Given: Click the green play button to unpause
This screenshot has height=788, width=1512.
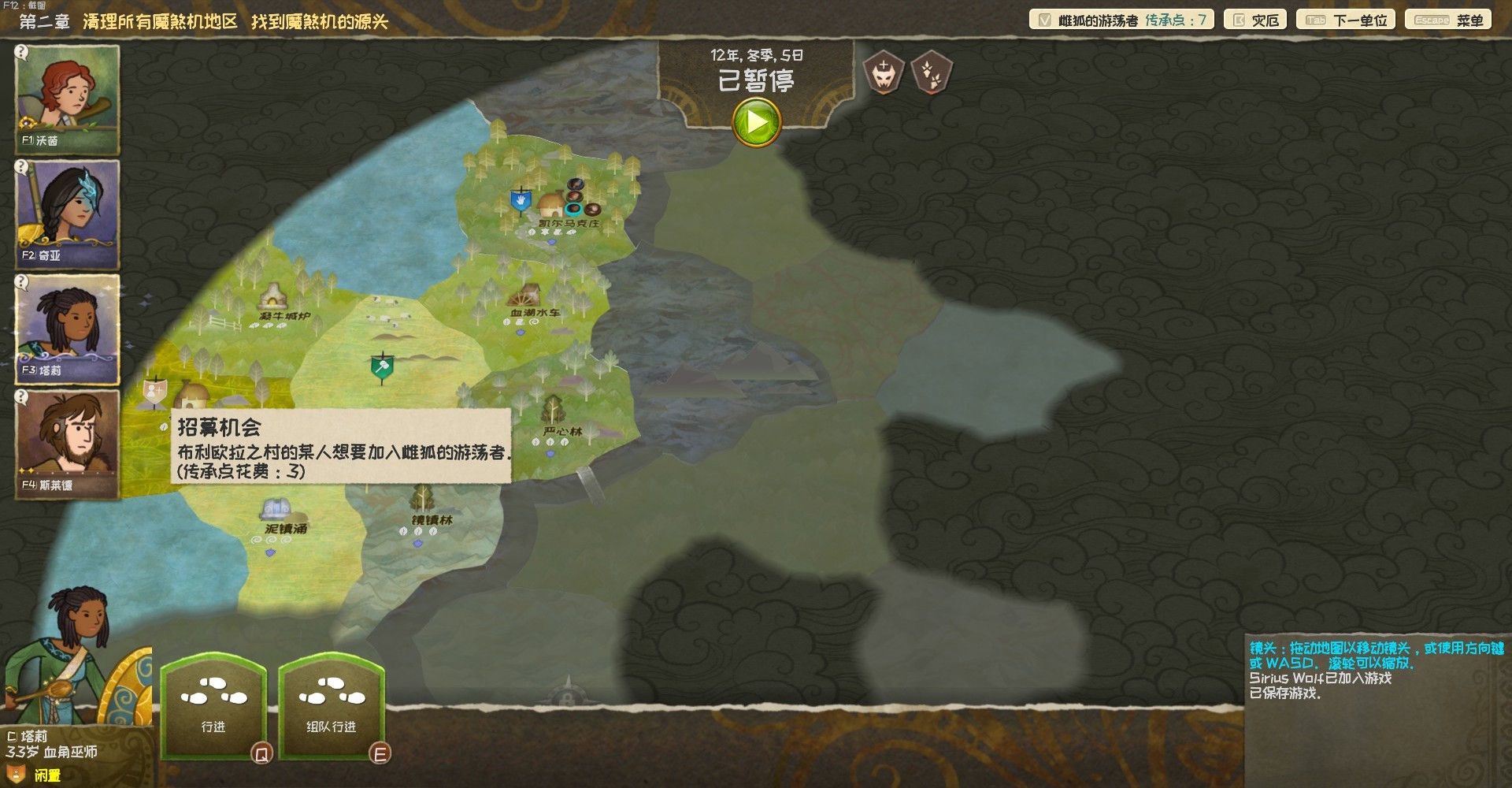Looking at the screenshot, I should (754, 124).
